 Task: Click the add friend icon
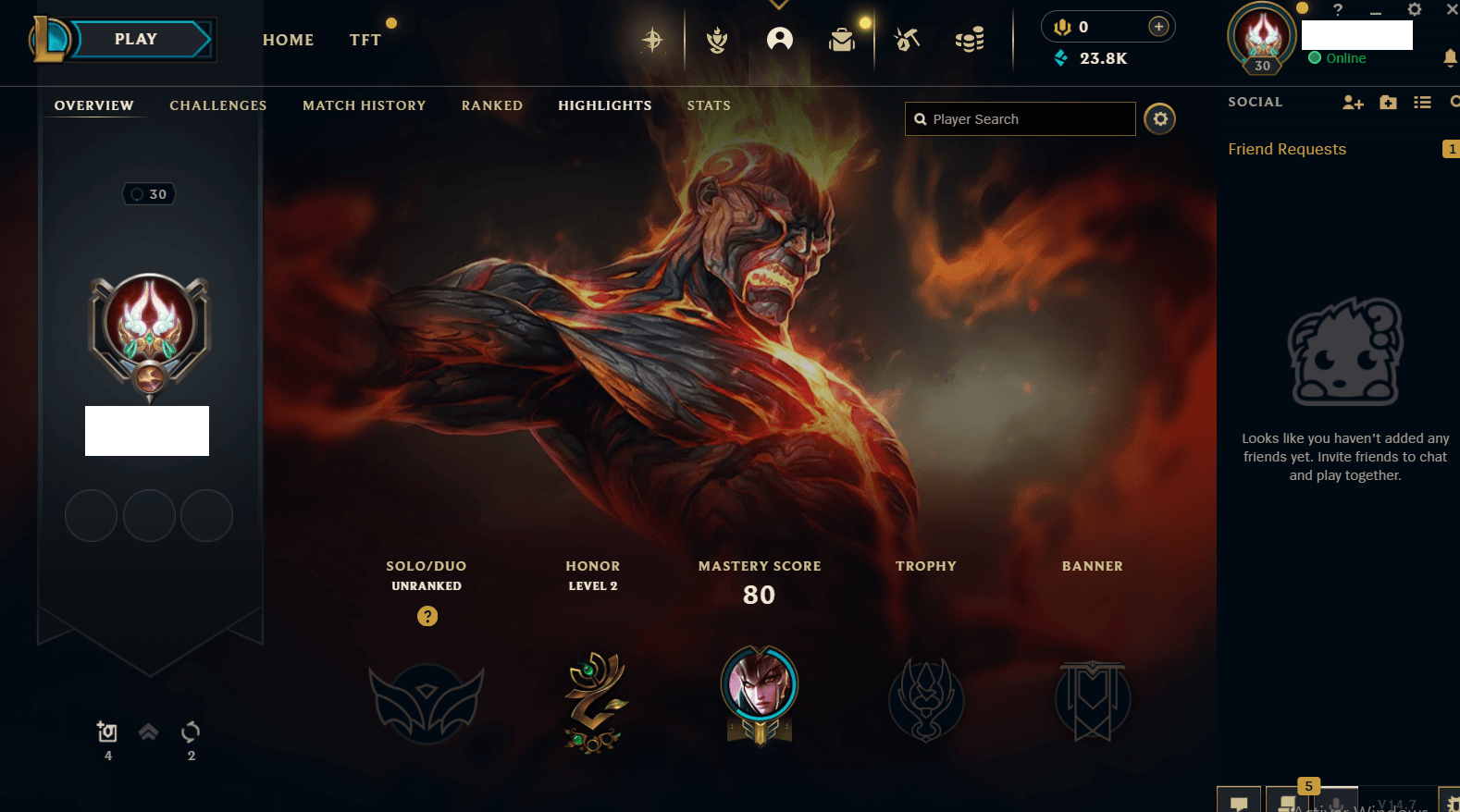pyautogui.click(x=1353, y=103)
